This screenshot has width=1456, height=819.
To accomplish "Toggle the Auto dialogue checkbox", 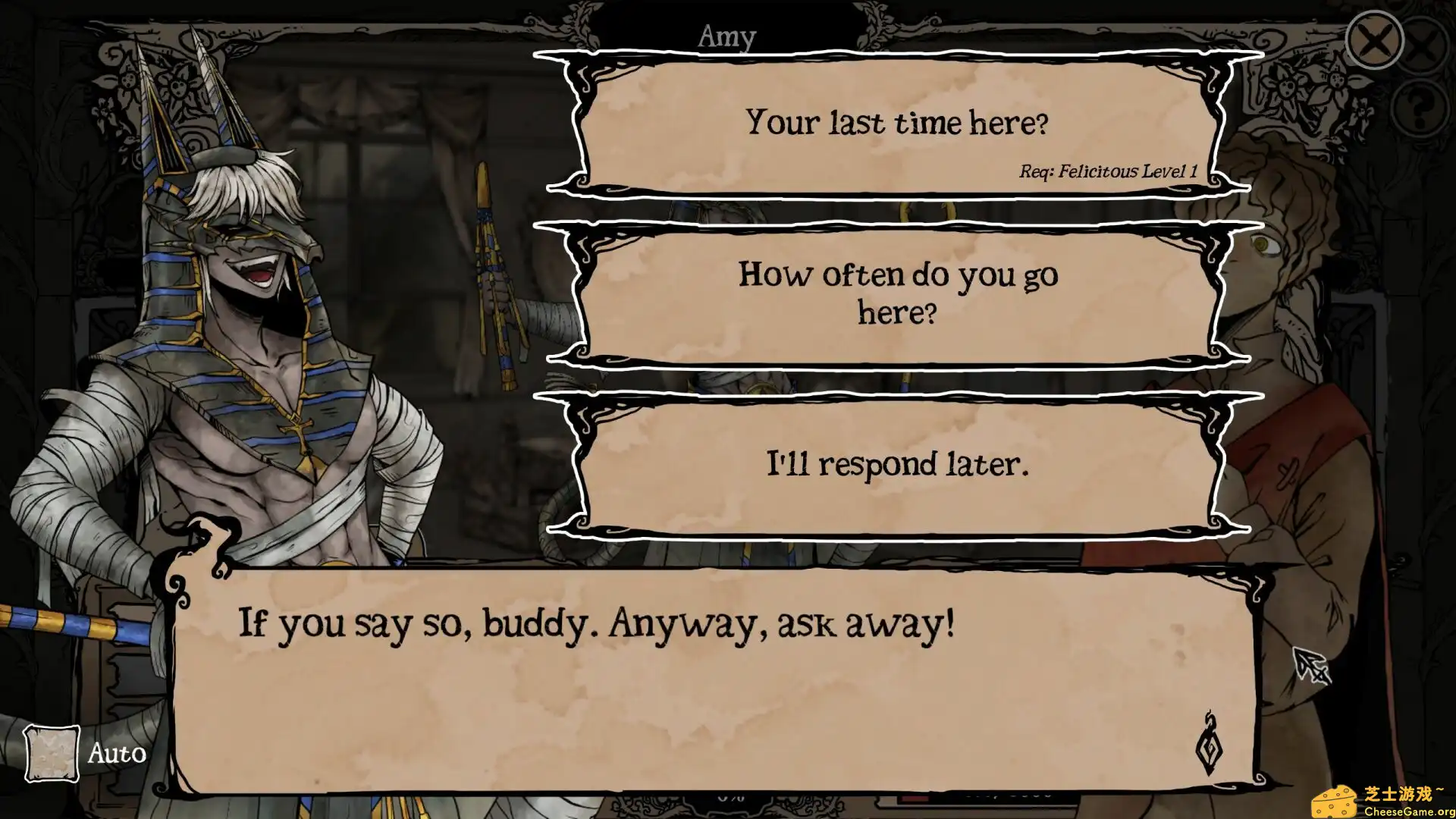I will (x=52, y=753).
